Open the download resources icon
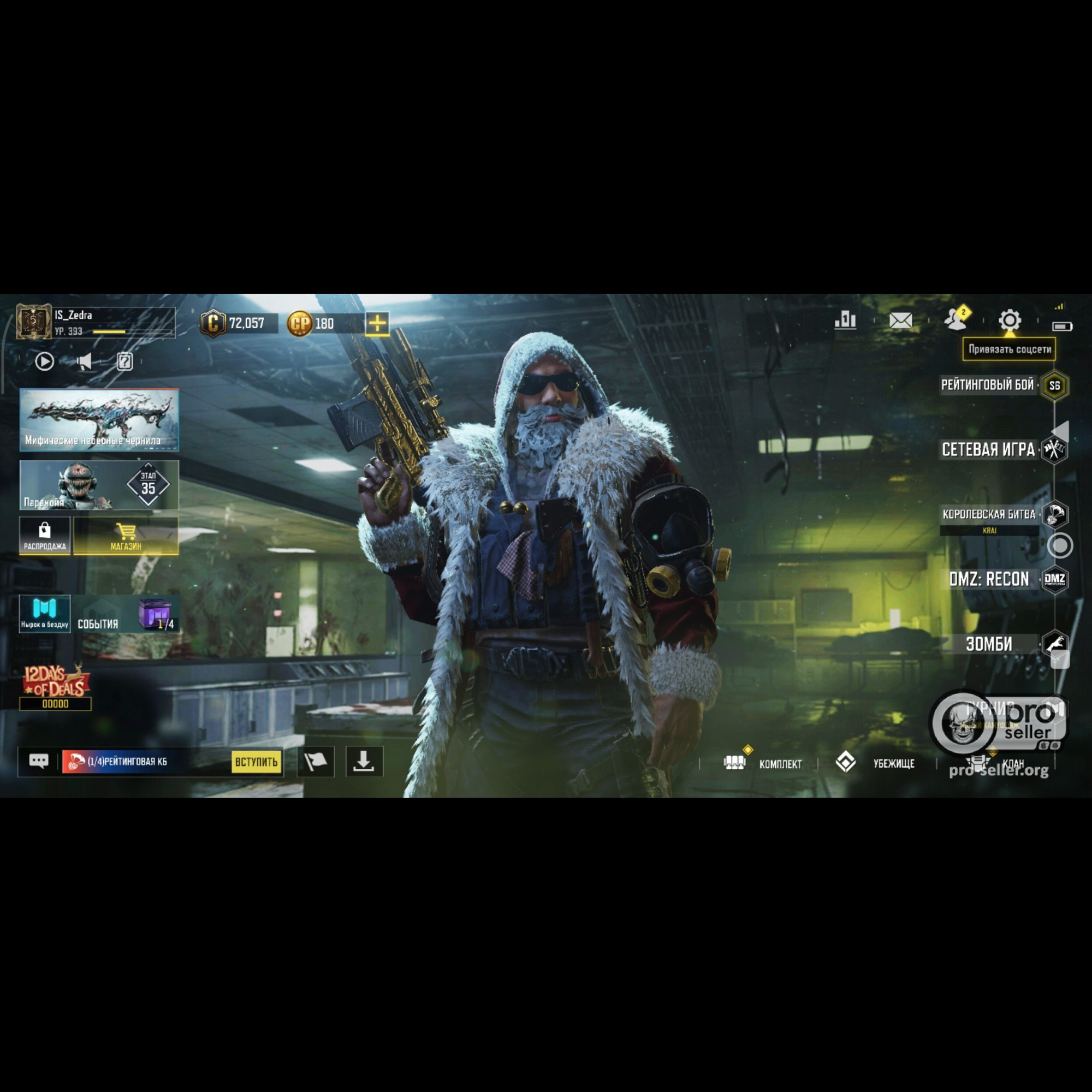The image size is (1092, 1092). point(365,761)
